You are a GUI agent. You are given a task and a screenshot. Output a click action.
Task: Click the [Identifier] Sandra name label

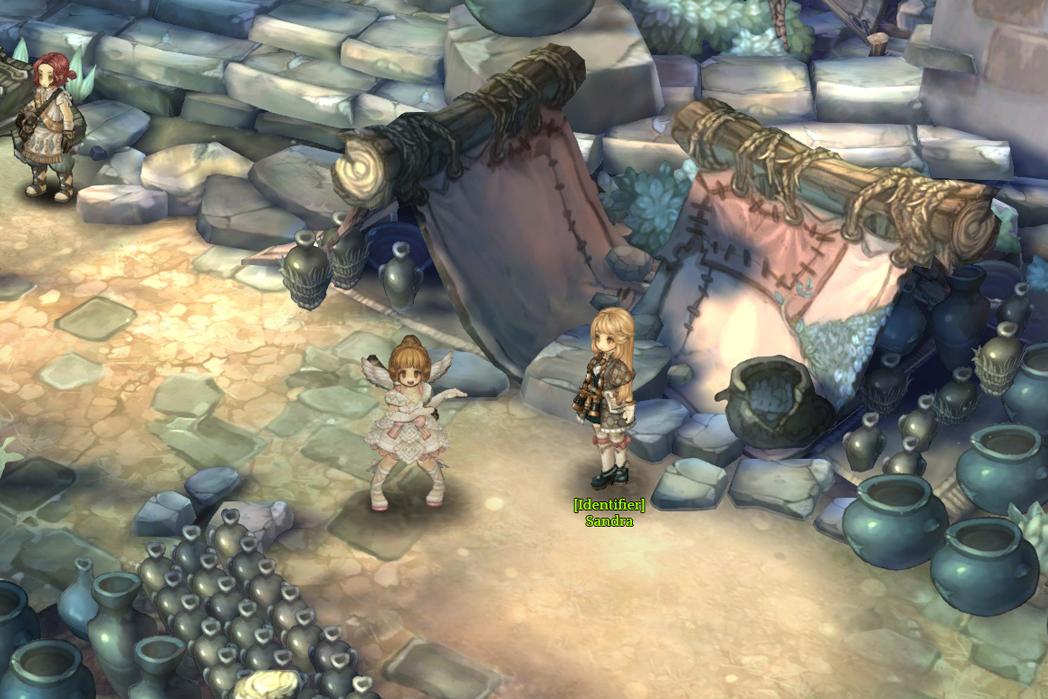point(609,513)
